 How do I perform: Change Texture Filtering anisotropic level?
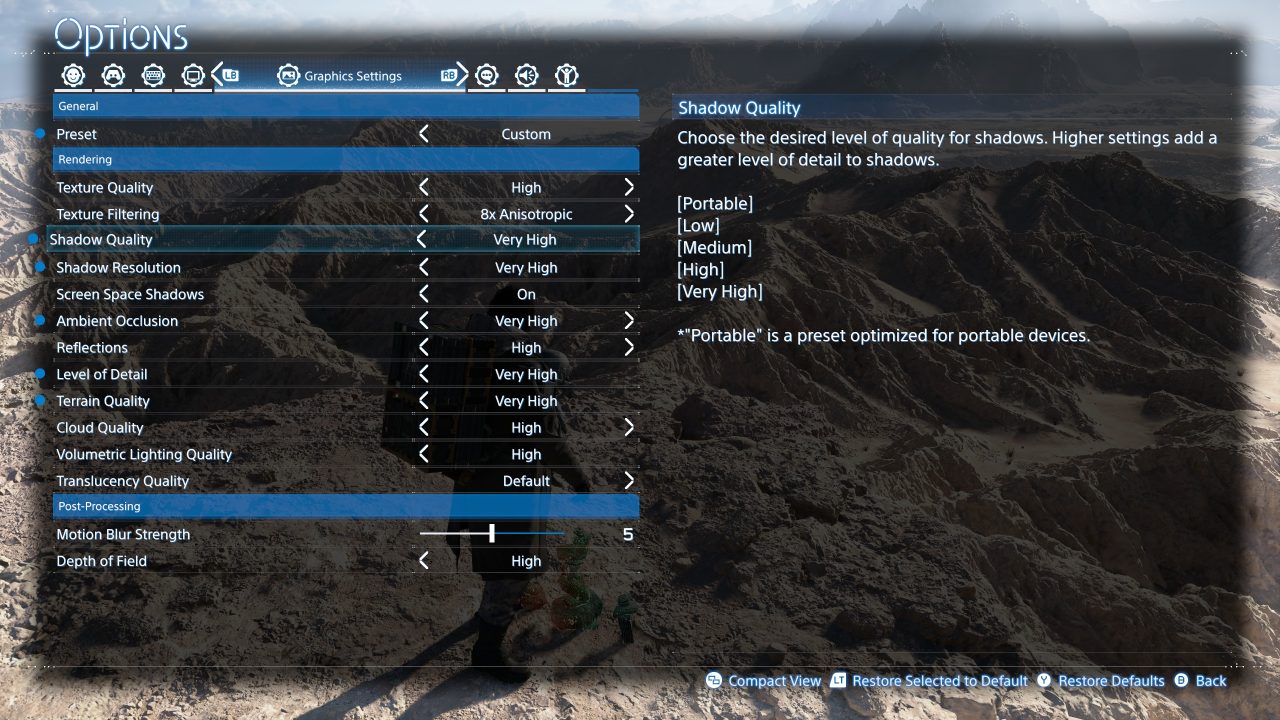pos(422,213)
